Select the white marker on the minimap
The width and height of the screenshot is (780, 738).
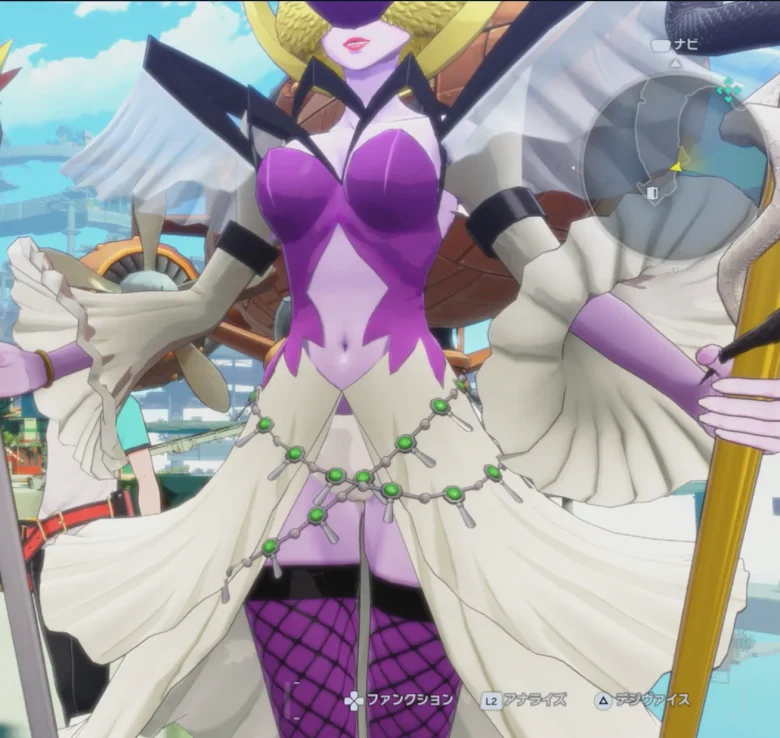click(652, 192)
